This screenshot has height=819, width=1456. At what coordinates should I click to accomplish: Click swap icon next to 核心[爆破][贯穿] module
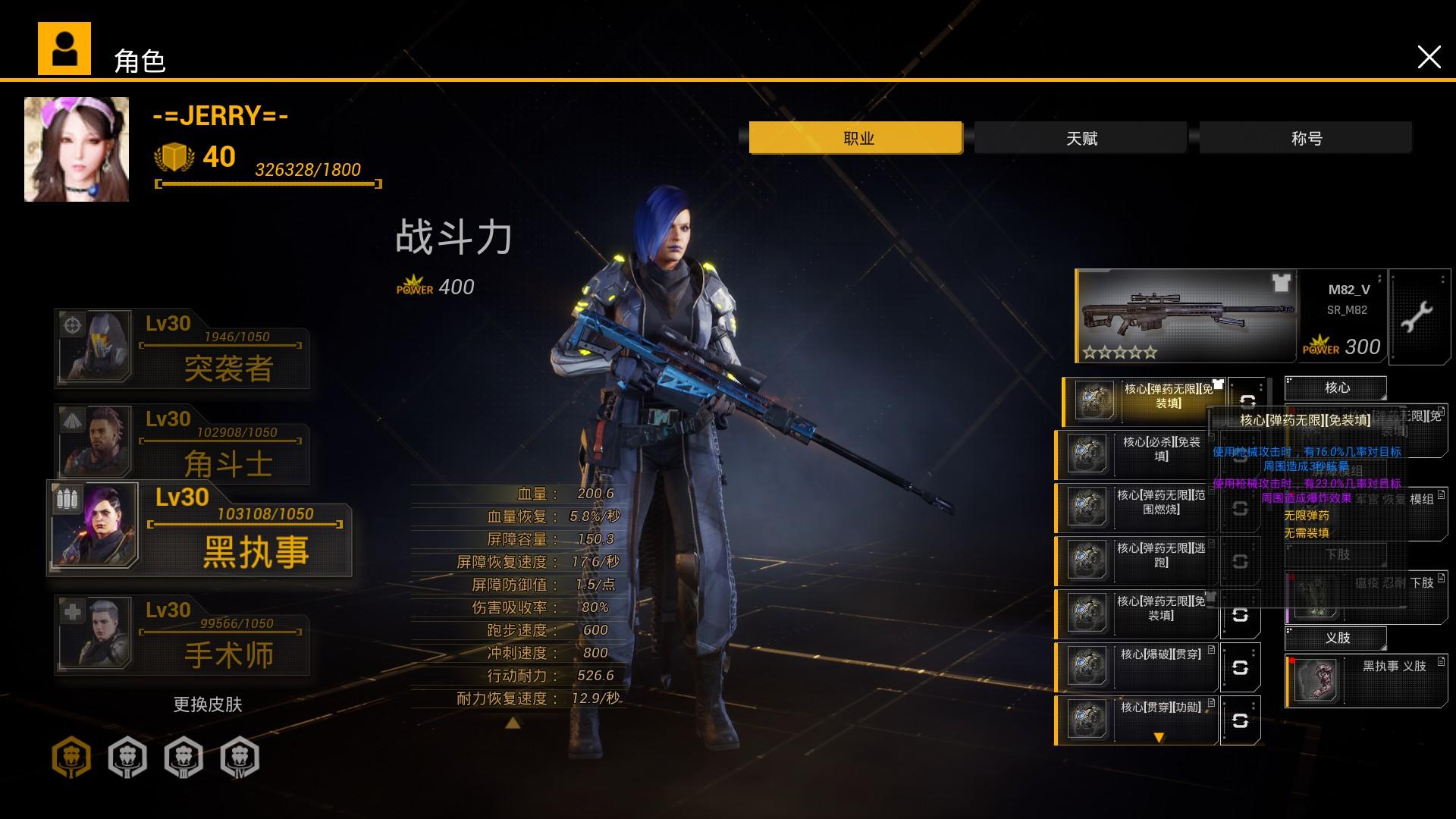click(1243, 667)
